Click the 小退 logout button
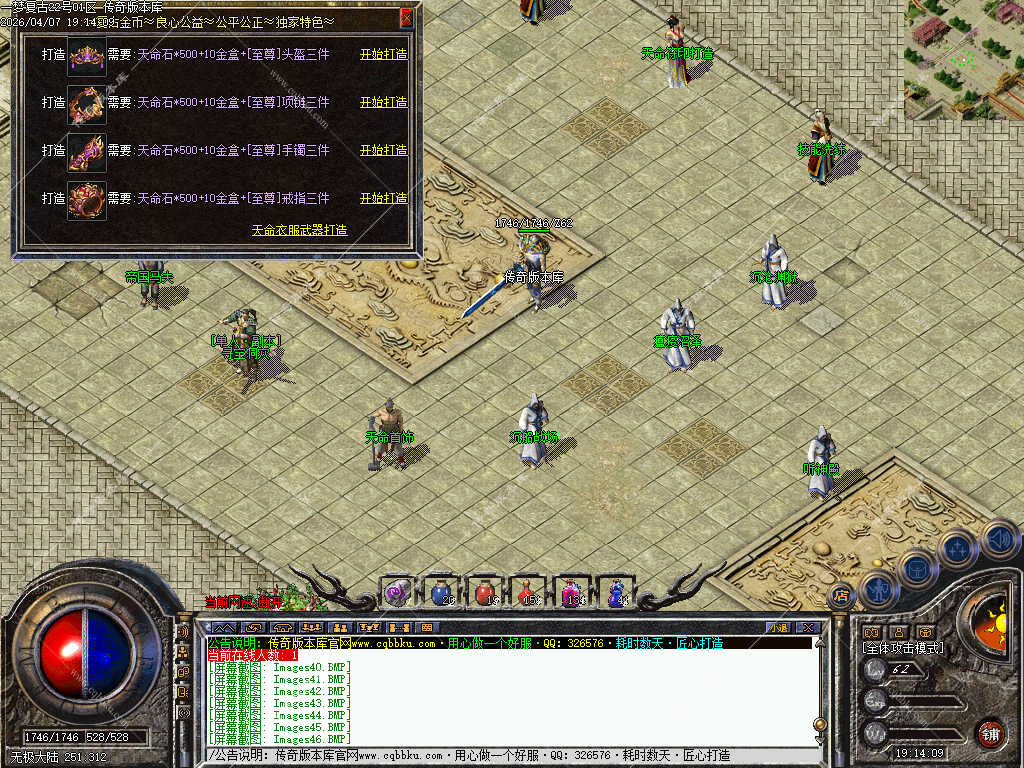 (777, 627)
